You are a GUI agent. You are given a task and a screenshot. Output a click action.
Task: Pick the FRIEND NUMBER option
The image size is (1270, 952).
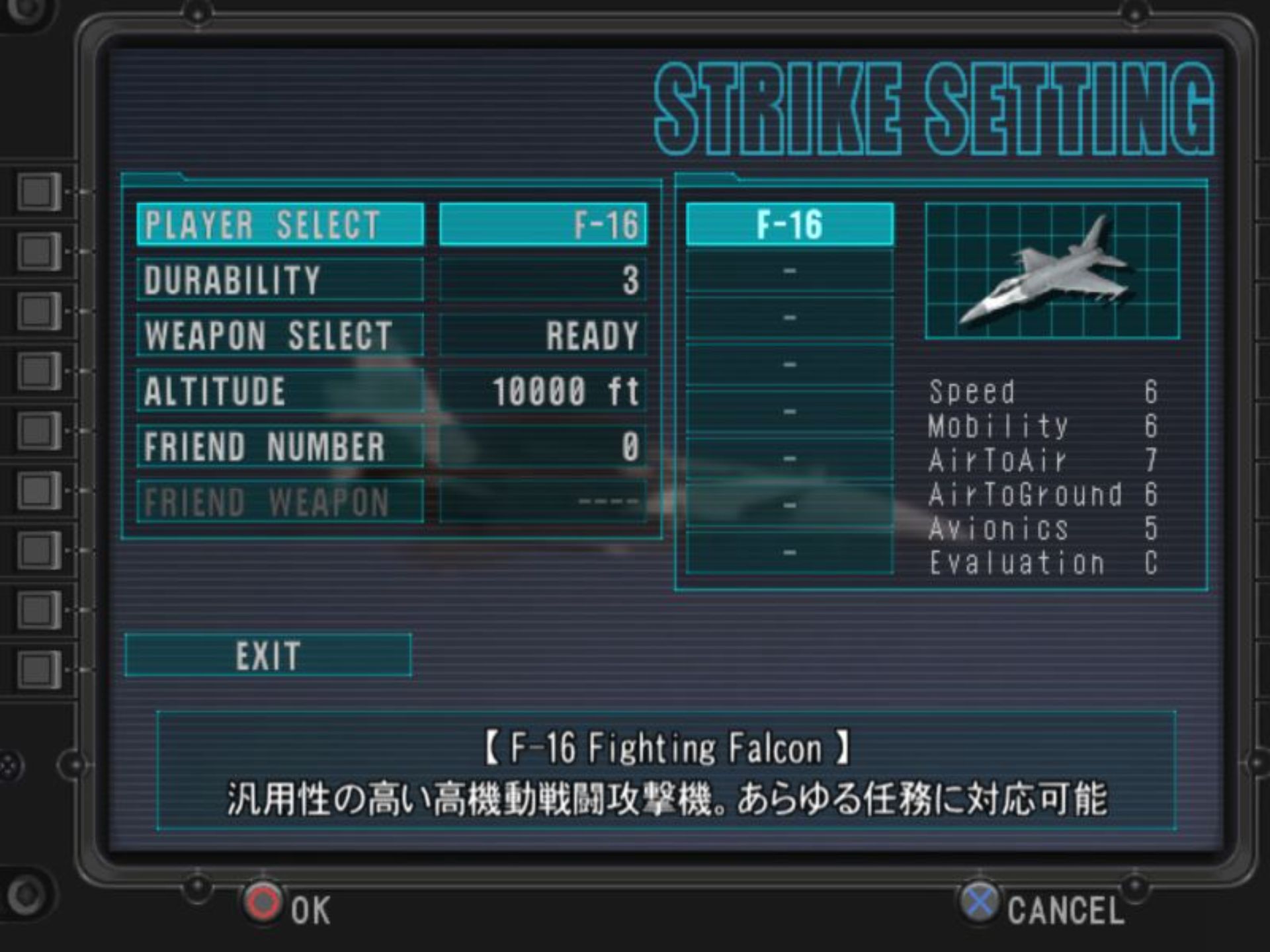pyautogui.click(x=280, y=447)
